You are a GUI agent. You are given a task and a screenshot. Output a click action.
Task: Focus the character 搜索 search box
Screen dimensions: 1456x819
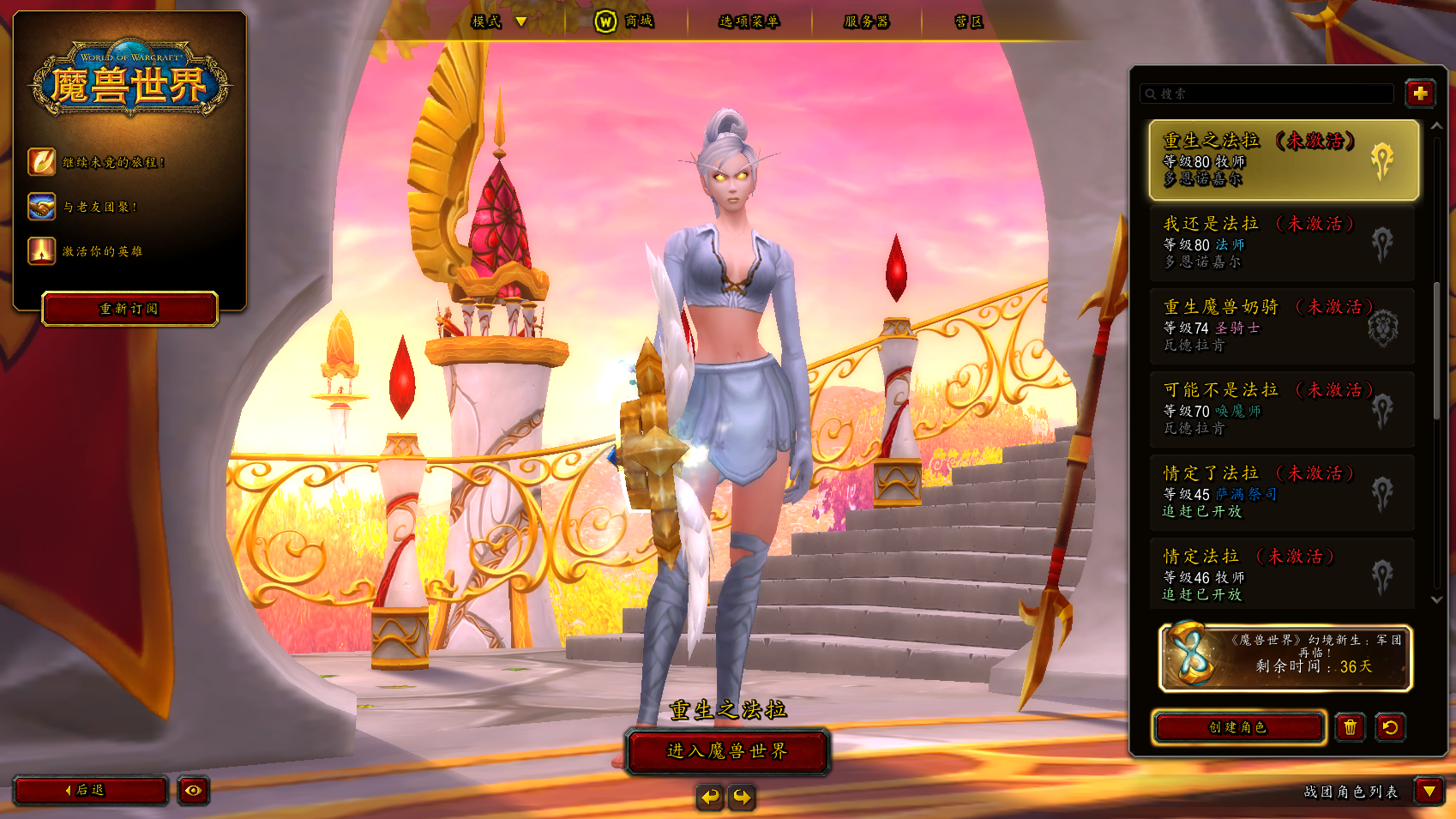[x=1271, y=93]
